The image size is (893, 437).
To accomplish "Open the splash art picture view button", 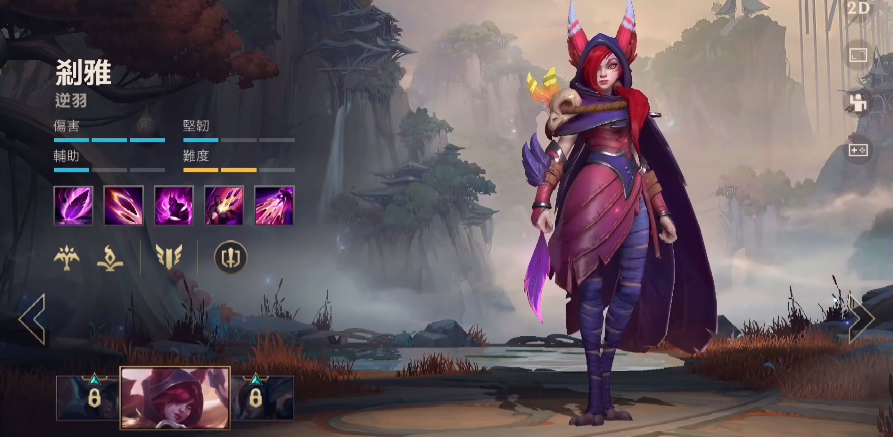I will (x=858, y=56).
